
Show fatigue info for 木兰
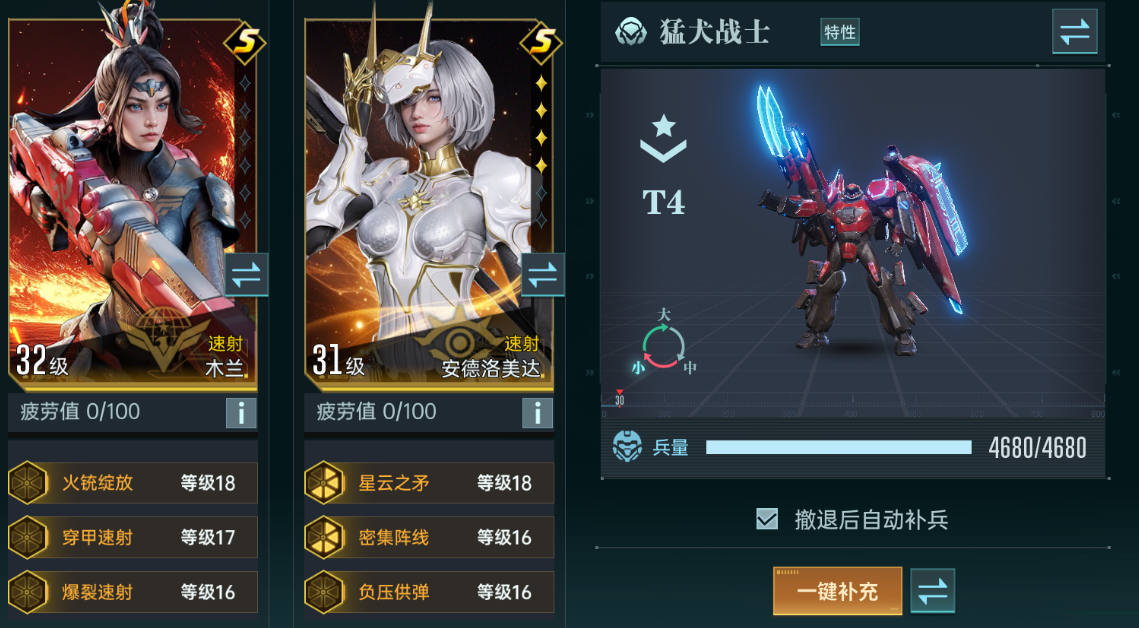[241, 412]
